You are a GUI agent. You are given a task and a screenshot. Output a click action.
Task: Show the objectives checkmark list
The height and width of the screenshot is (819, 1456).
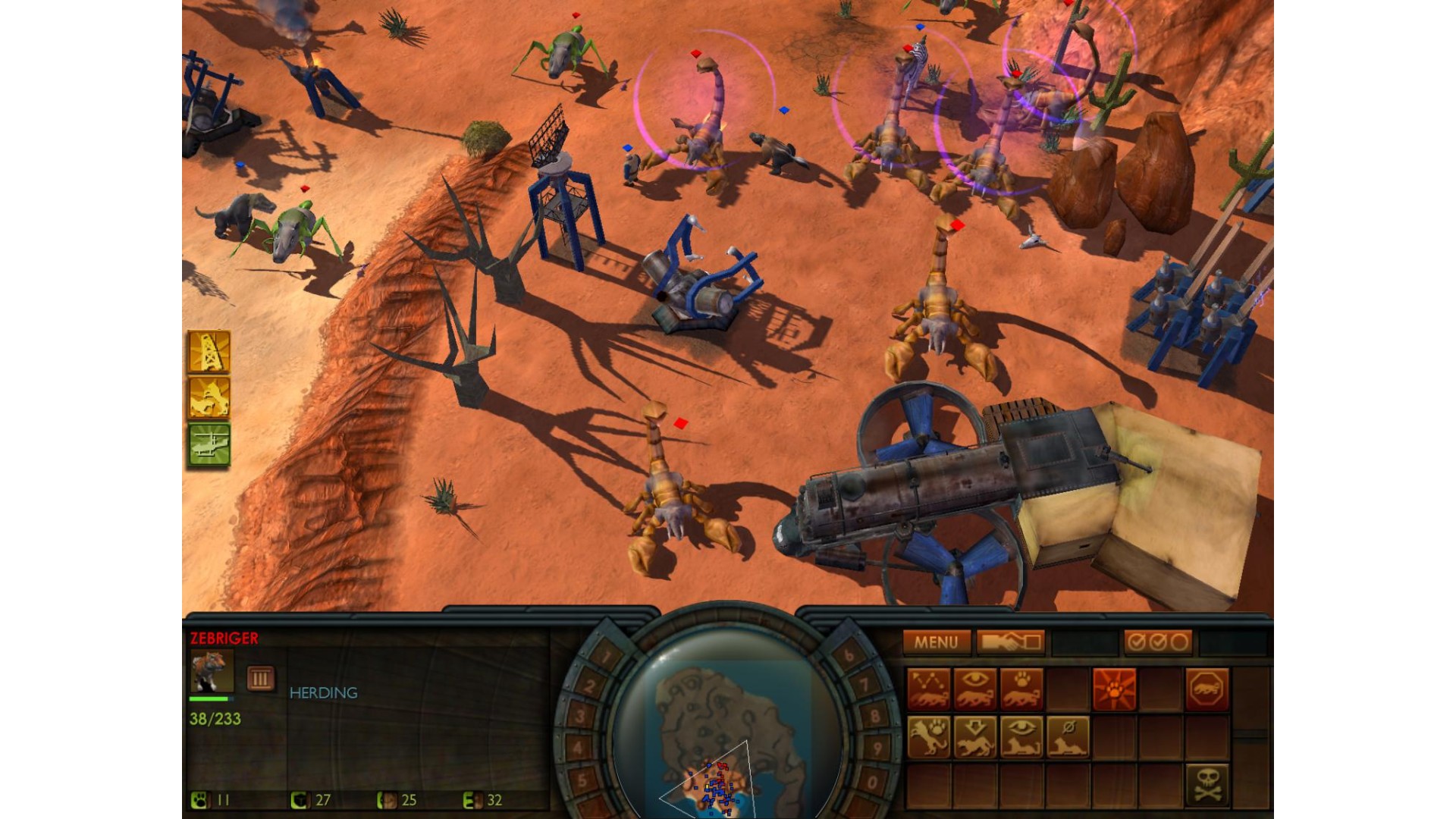[1157, 642]
